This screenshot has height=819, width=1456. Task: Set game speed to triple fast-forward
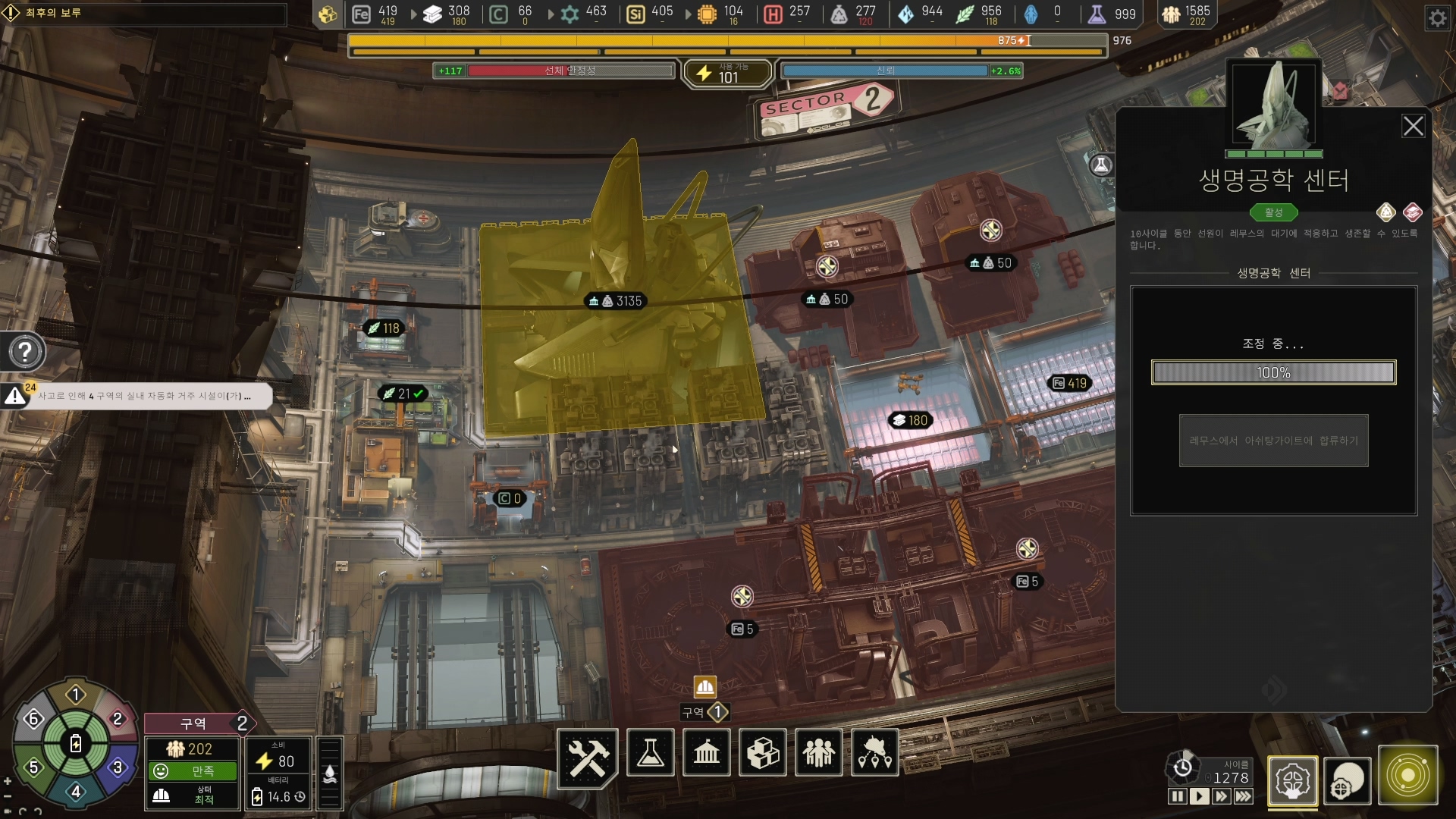click(x=1244, y=796)
